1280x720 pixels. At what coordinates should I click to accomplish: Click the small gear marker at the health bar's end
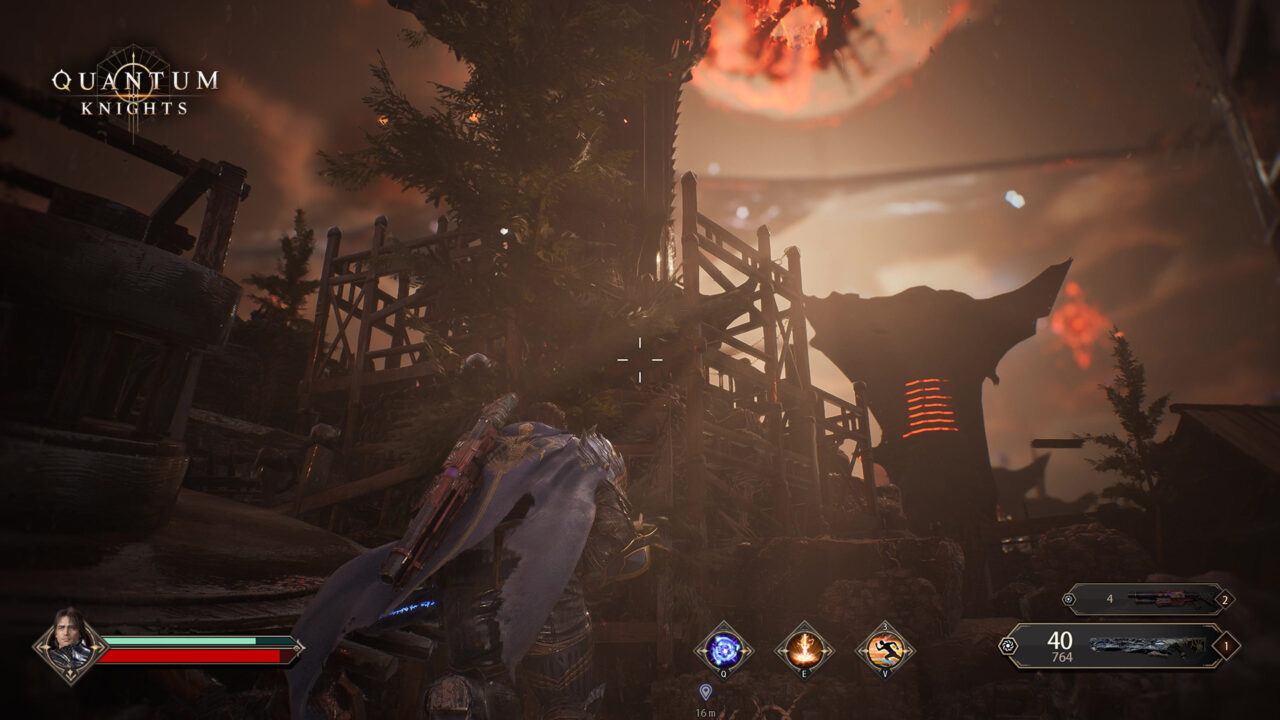click(x=296, y=648)
